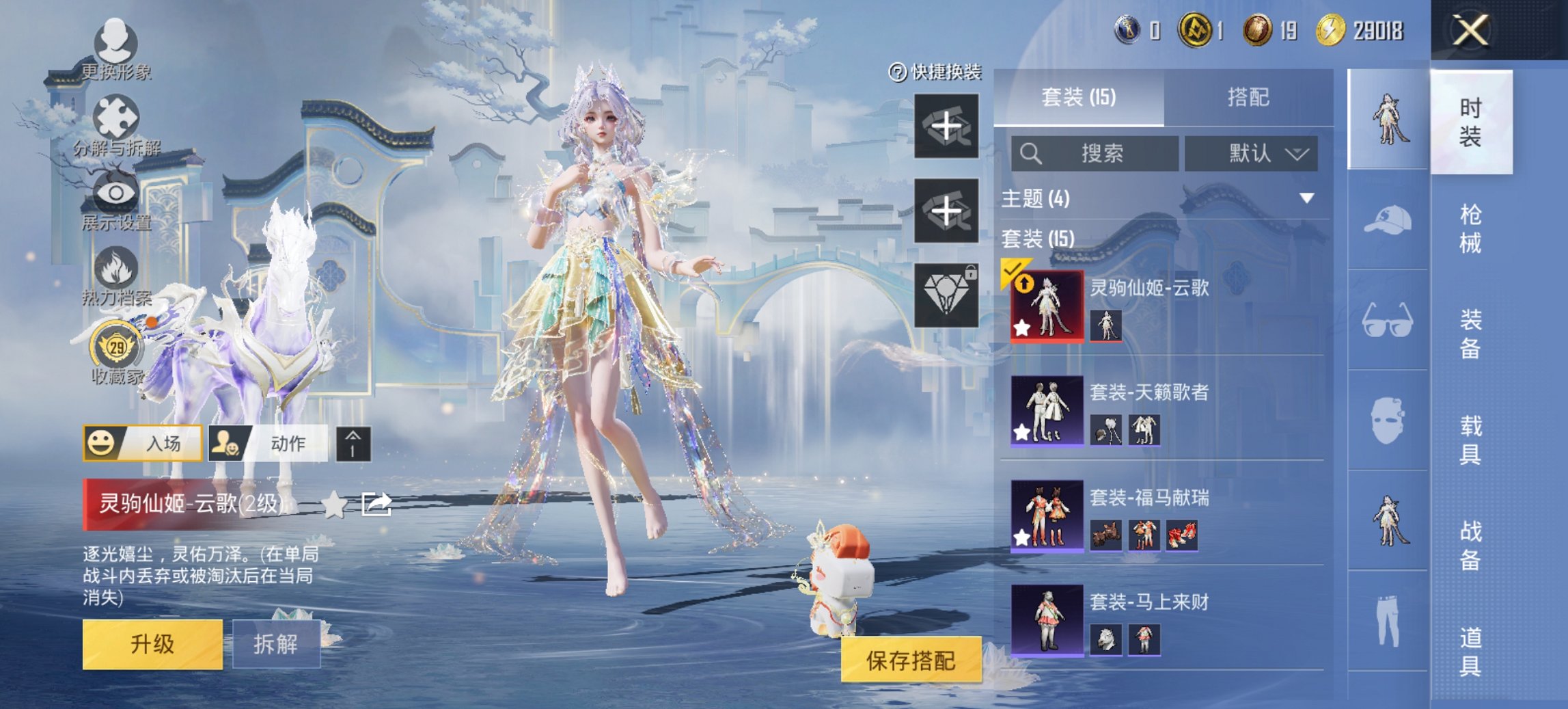Close the wardrobe with the X button
The image size is (1568, 709).
[x=1470, y=31]
